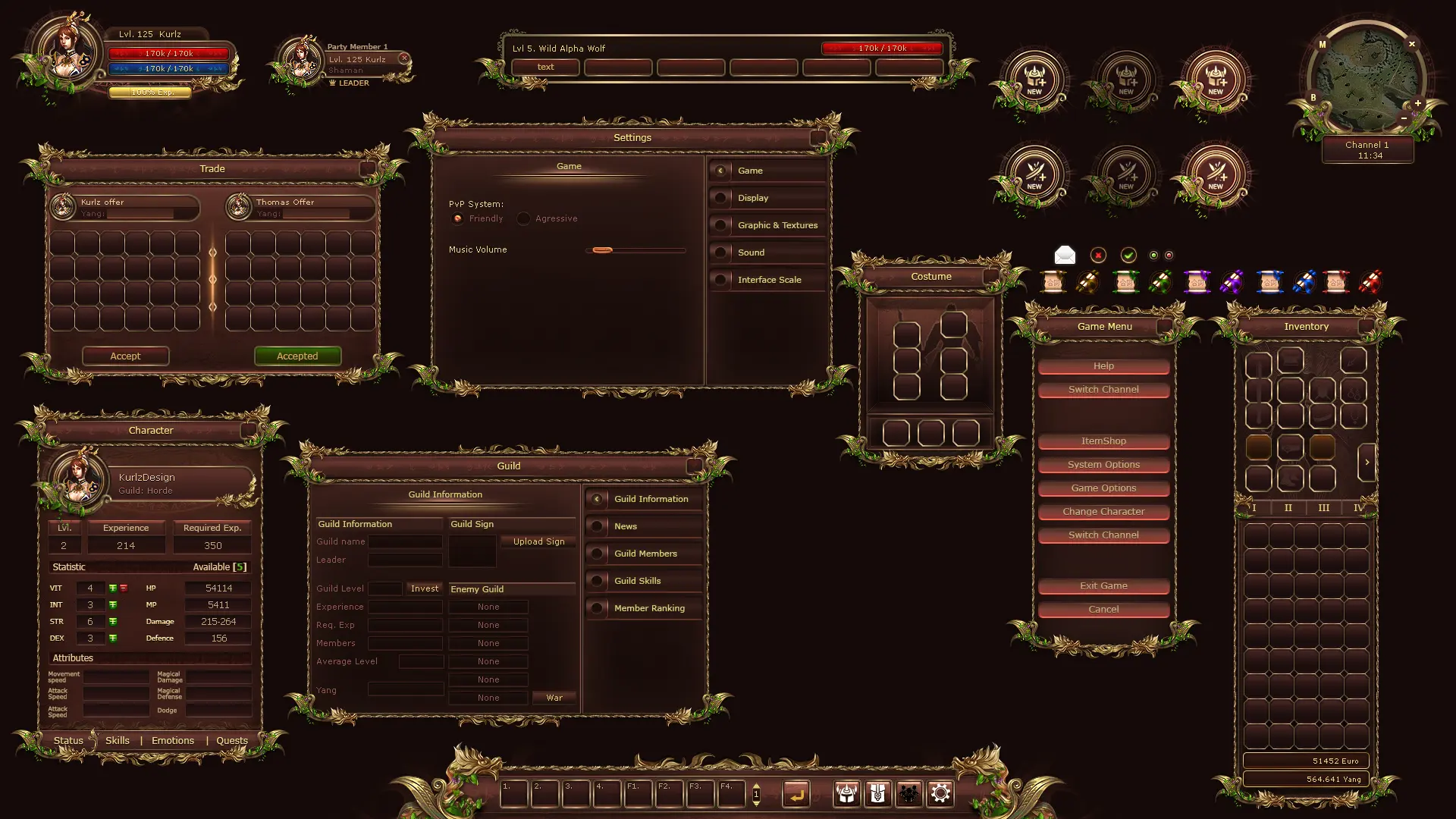Click the Accept button in Trade window
Viewport: 1456px width, 819px height.
(x=125, y=356)
